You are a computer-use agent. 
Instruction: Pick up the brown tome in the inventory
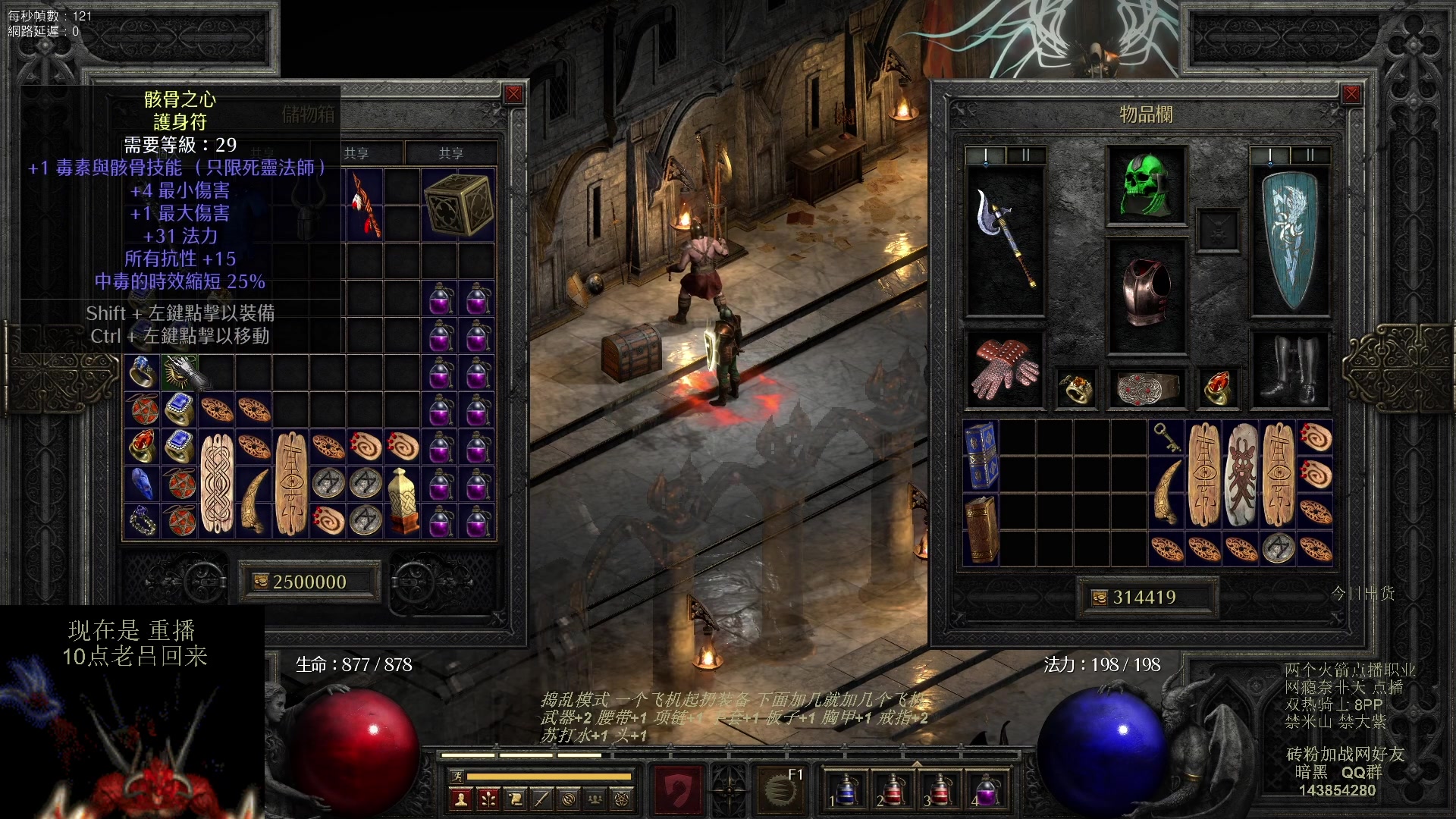981,529
